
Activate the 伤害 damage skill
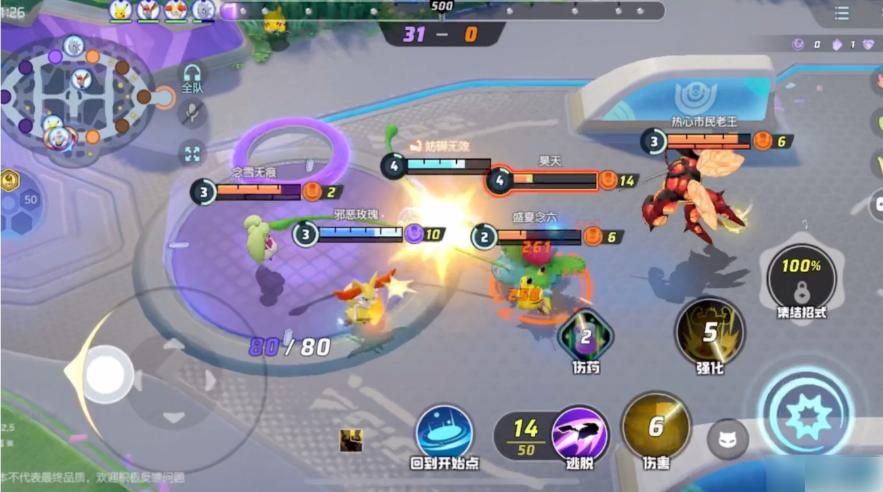click(655, 426)
